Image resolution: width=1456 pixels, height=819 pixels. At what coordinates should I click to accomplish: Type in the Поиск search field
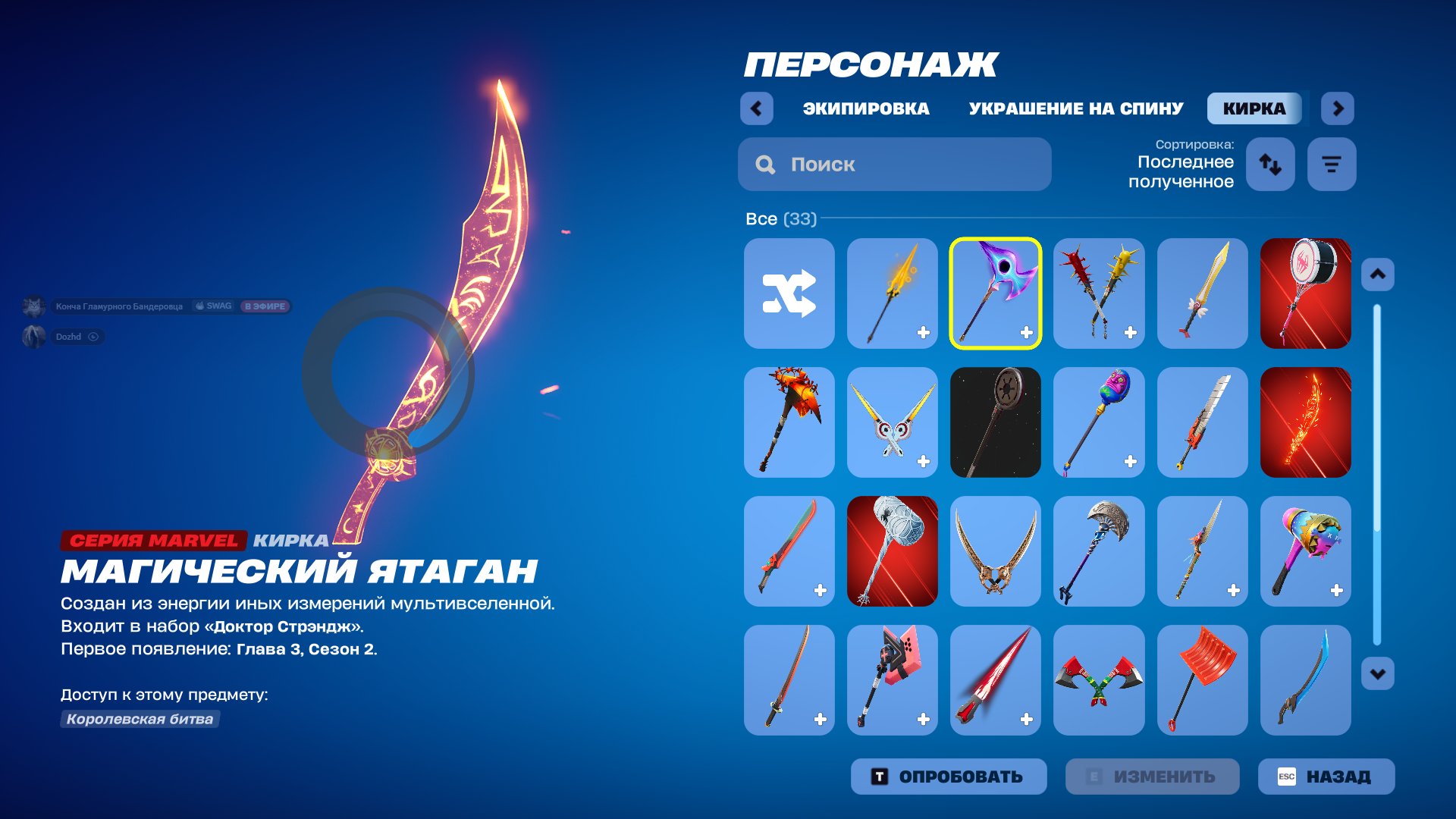tap(895, 164)
